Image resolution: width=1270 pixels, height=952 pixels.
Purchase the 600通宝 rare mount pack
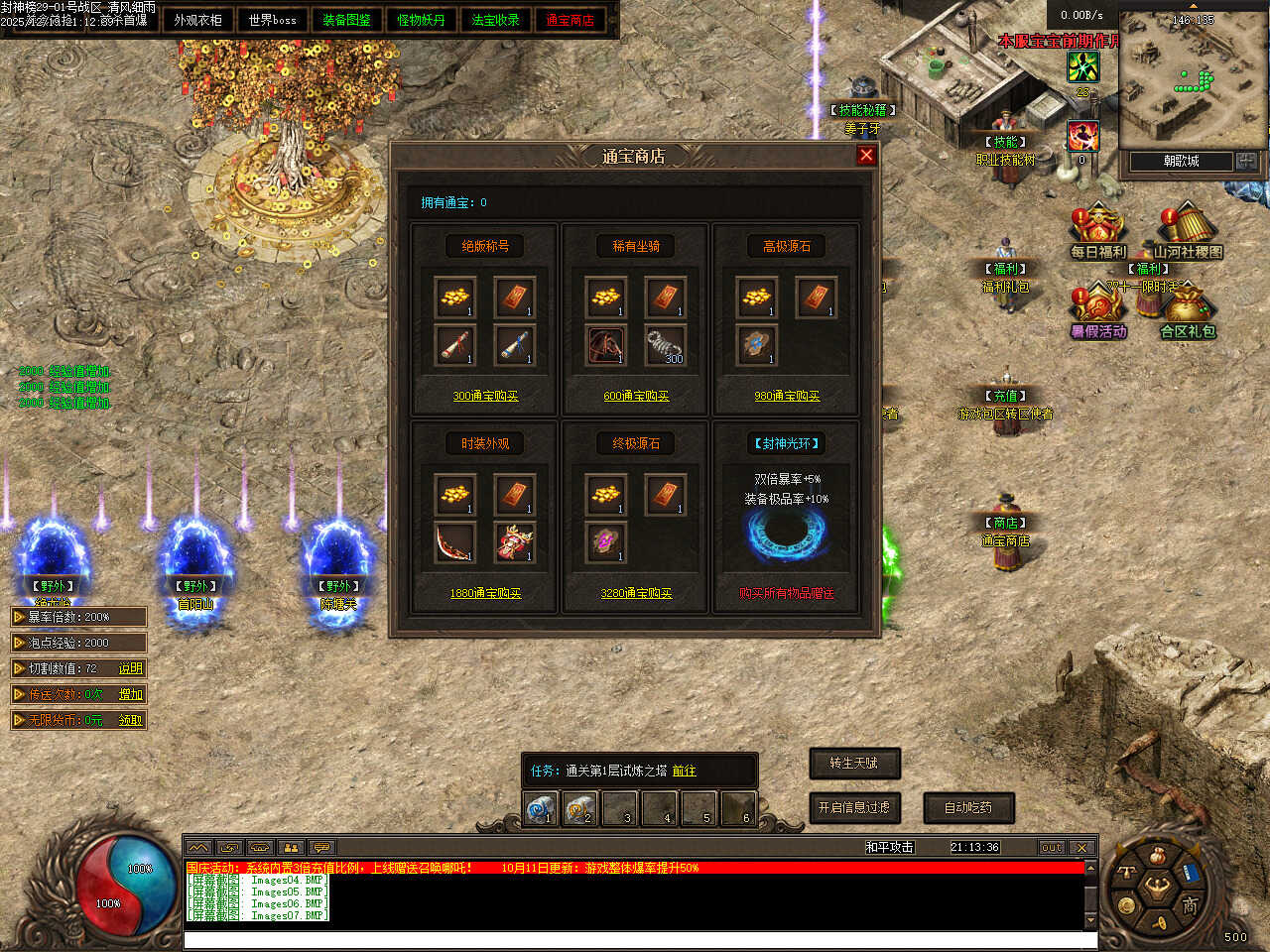[x=636, y=396]
